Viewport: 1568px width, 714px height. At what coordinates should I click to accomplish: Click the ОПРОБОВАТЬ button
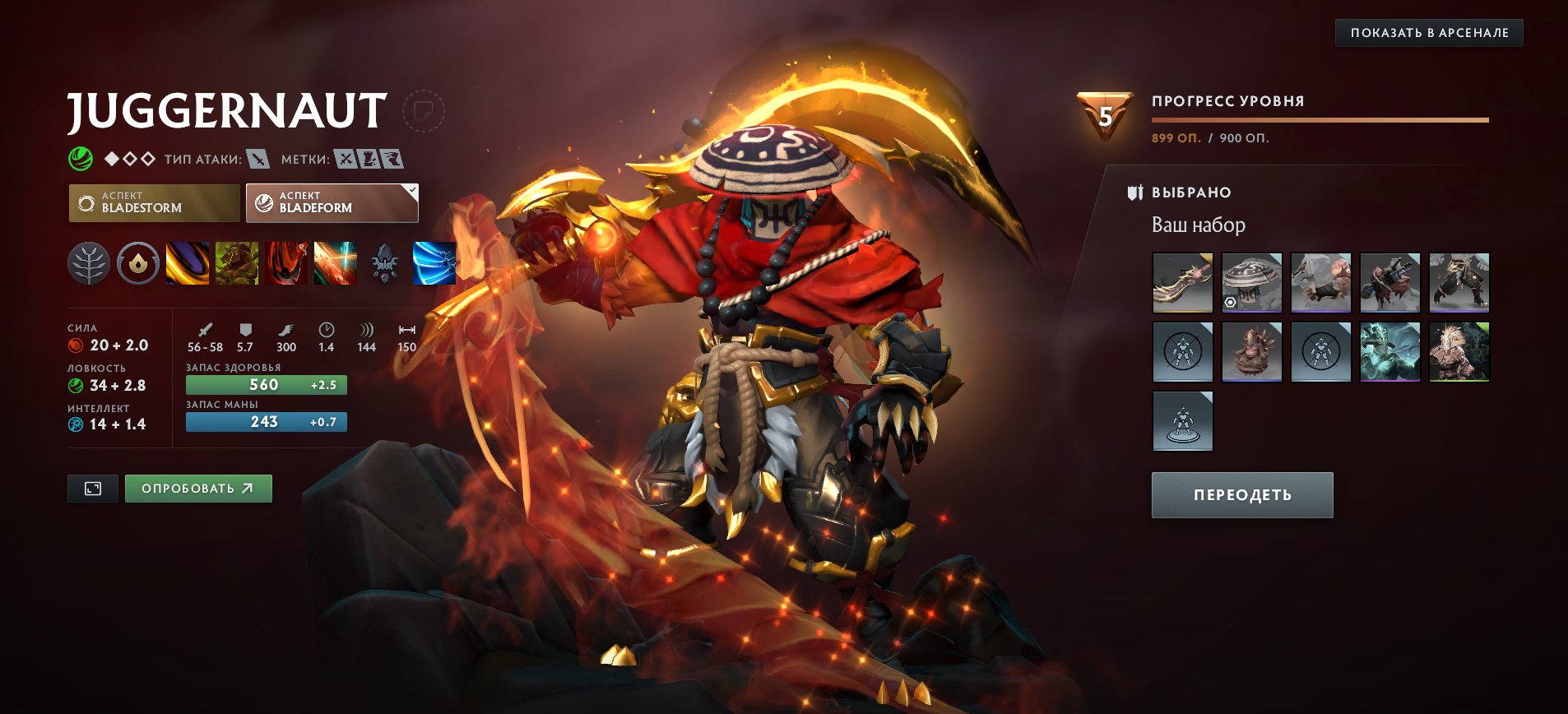[x=197, y=488]
